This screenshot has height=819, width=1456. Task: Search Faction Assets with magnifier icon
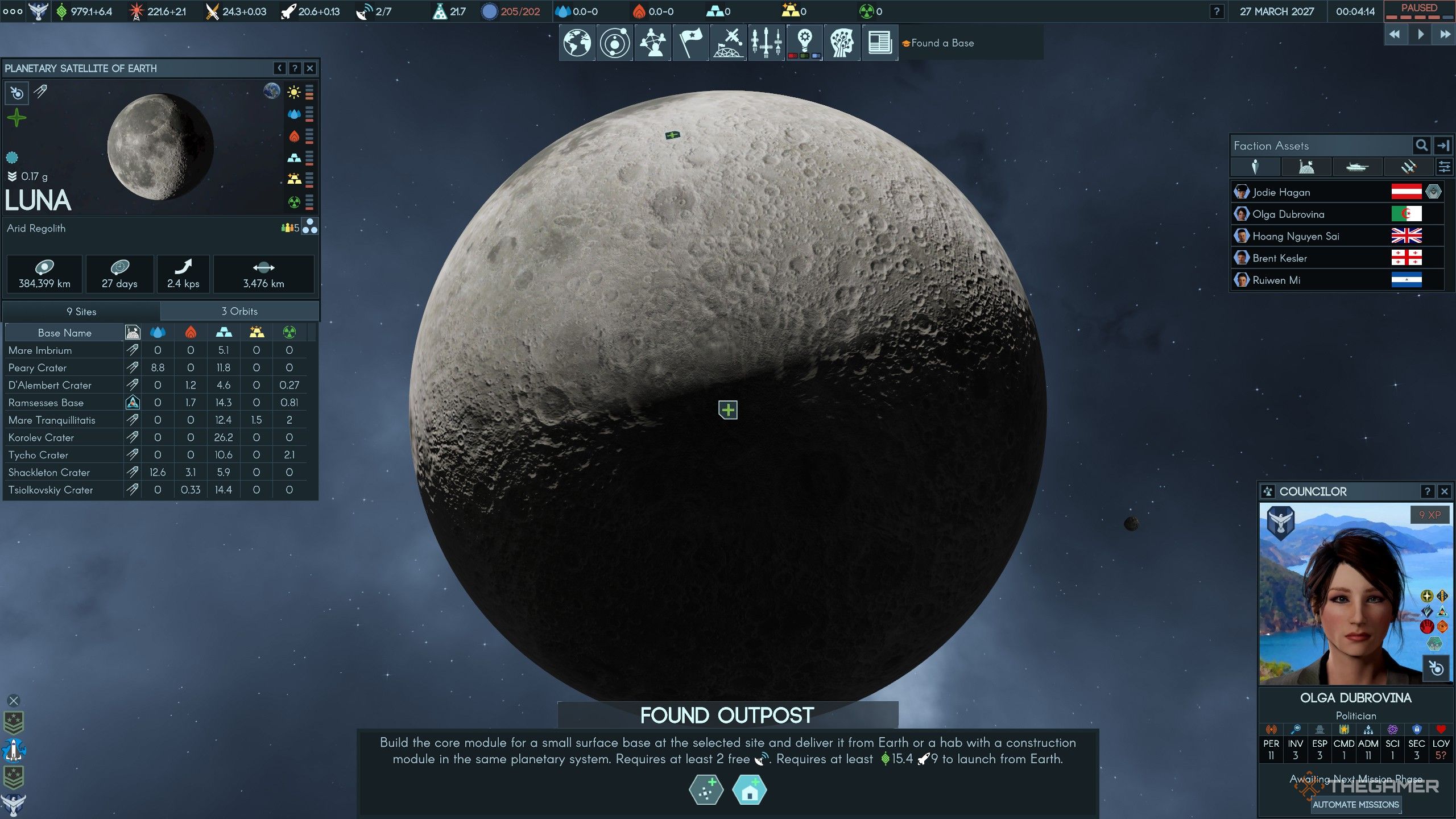1421,146
